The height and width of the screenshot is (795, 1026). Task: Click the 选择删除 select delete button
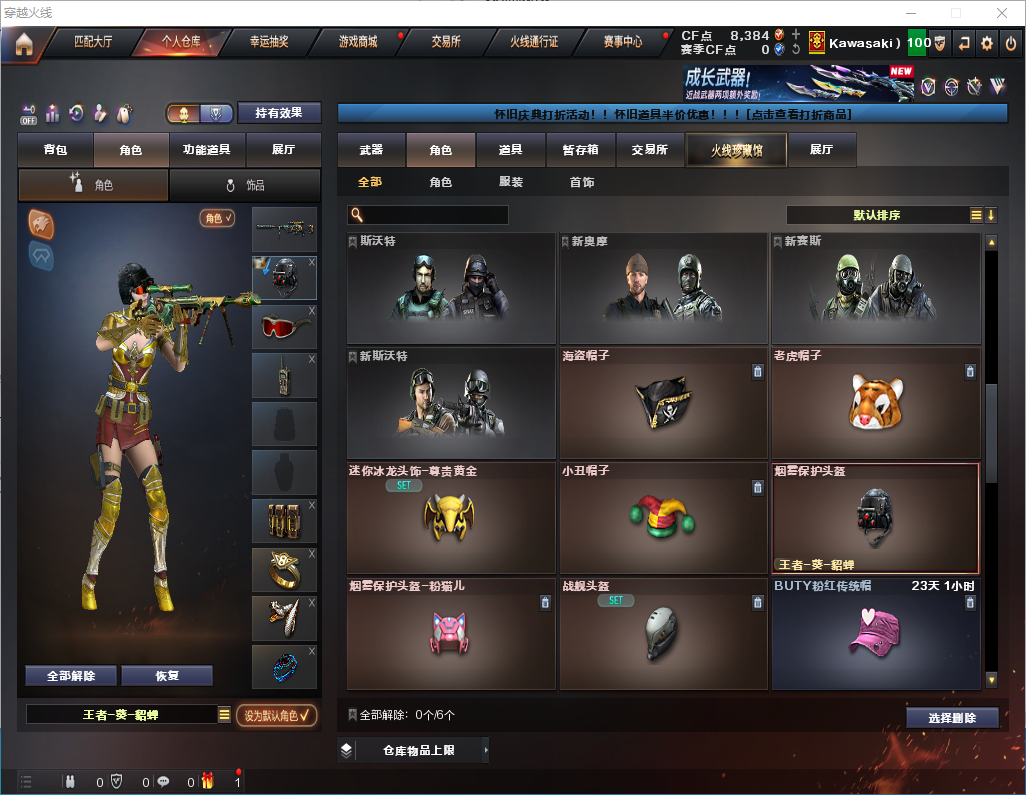tap(952, 718)
